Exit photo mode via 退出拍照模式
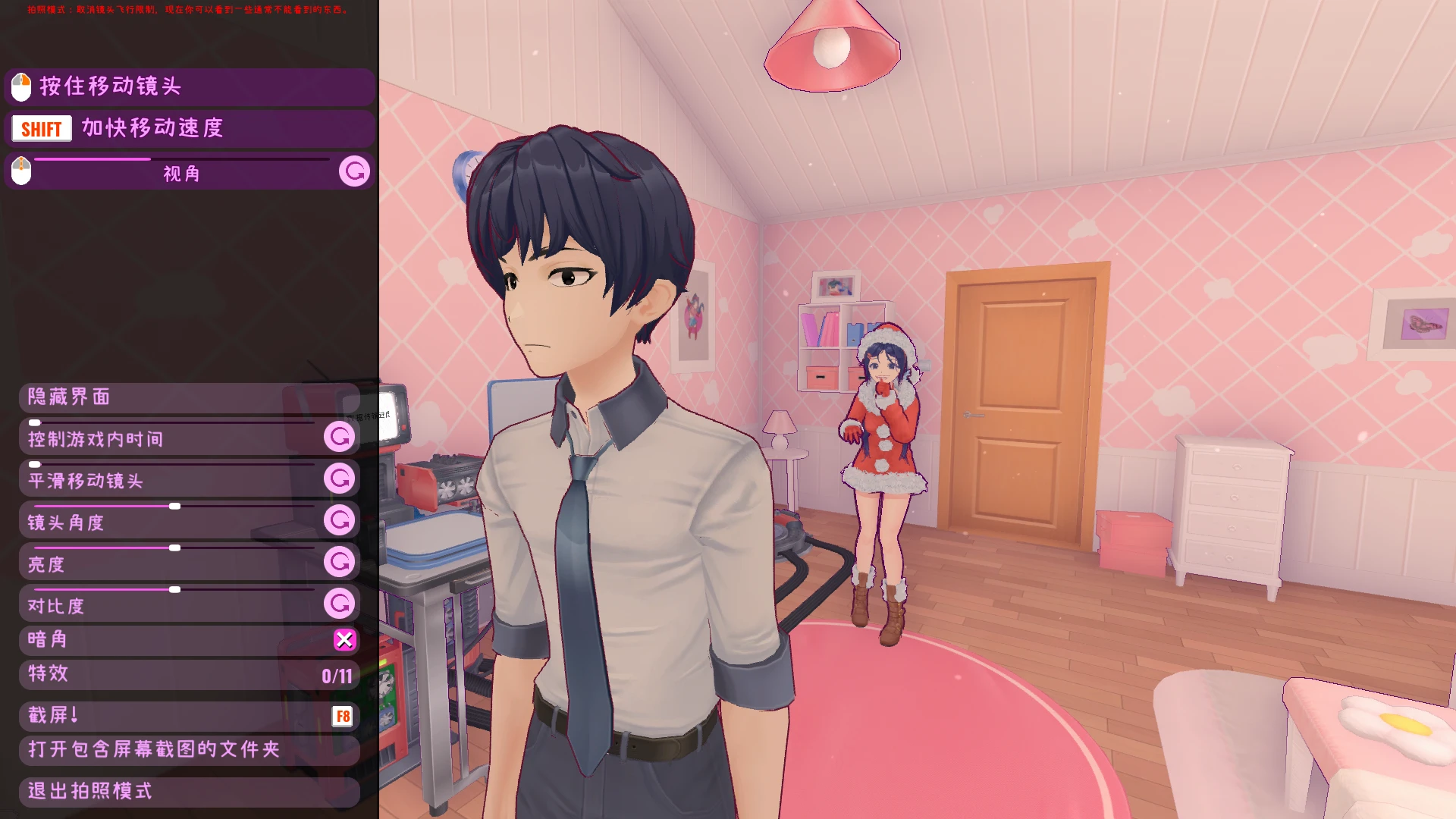This screenshot has width=1456, height=819. pyautogui.click(x=189, y=791)
